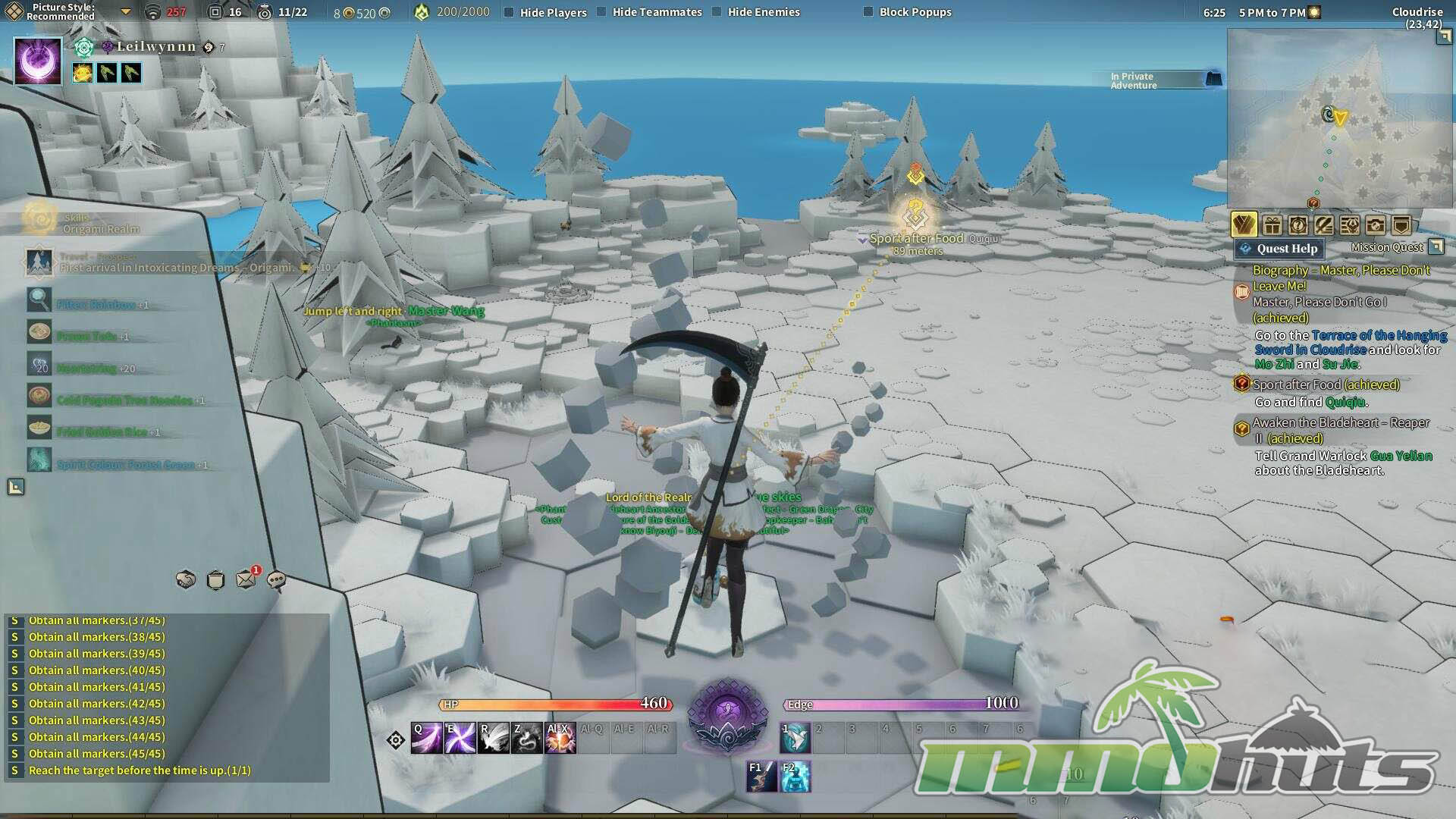Check the Block Popups option
Viewport: 1456px width, 819px height.
tap(868, 12)
